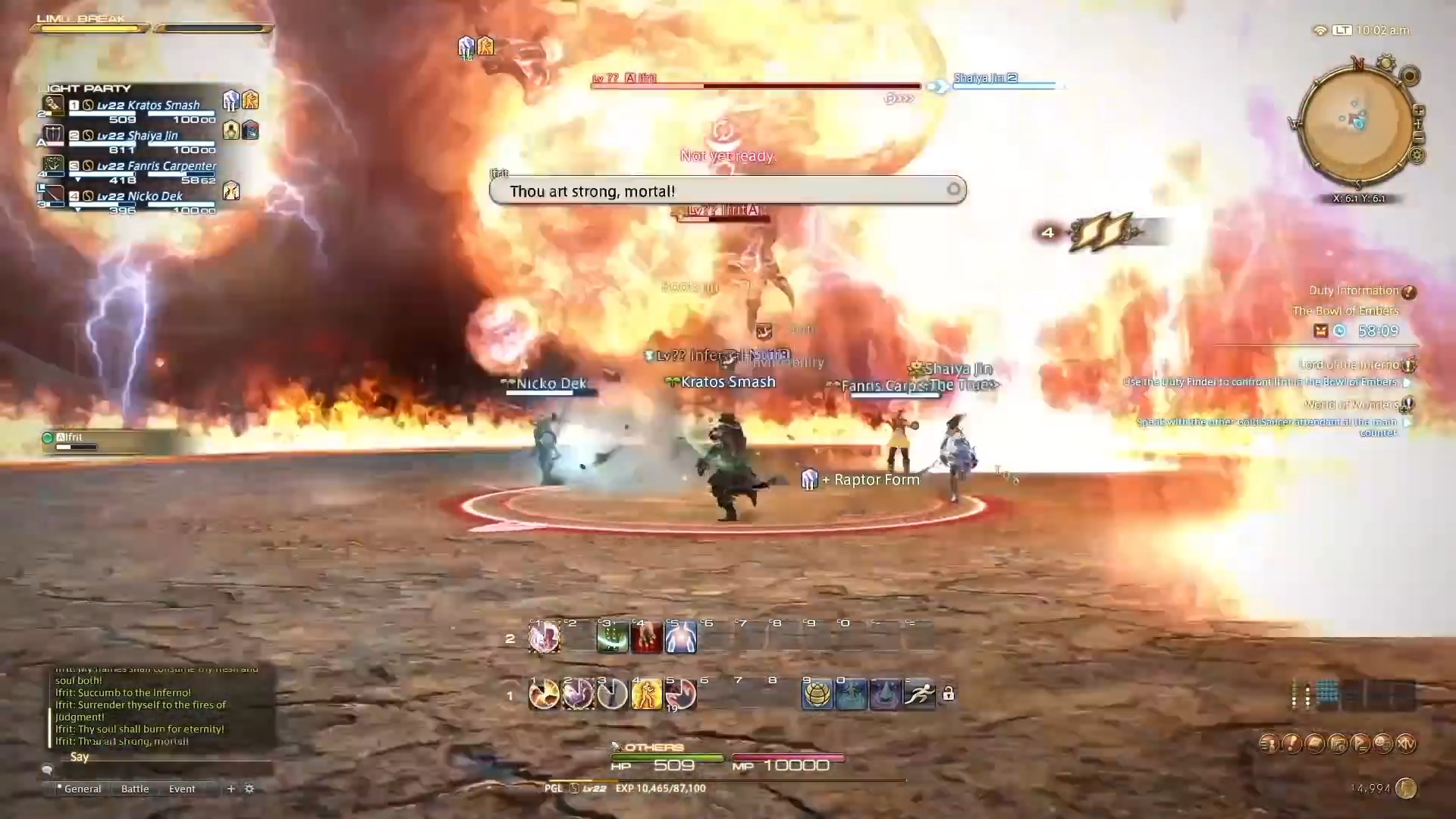
Task: Click the blue Teleport globe in hotbar slot 9
Action: point(817,693)
